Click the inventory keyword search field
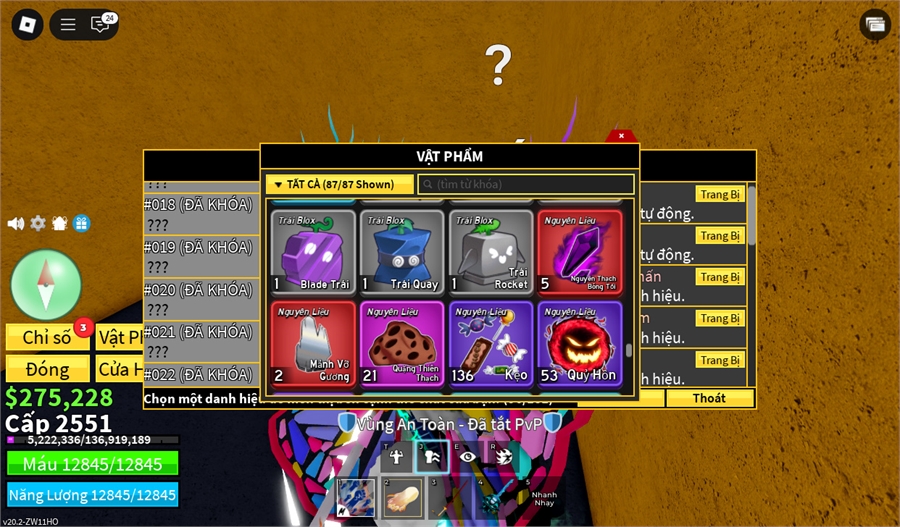Screen dimensions: 900x527 526,184
